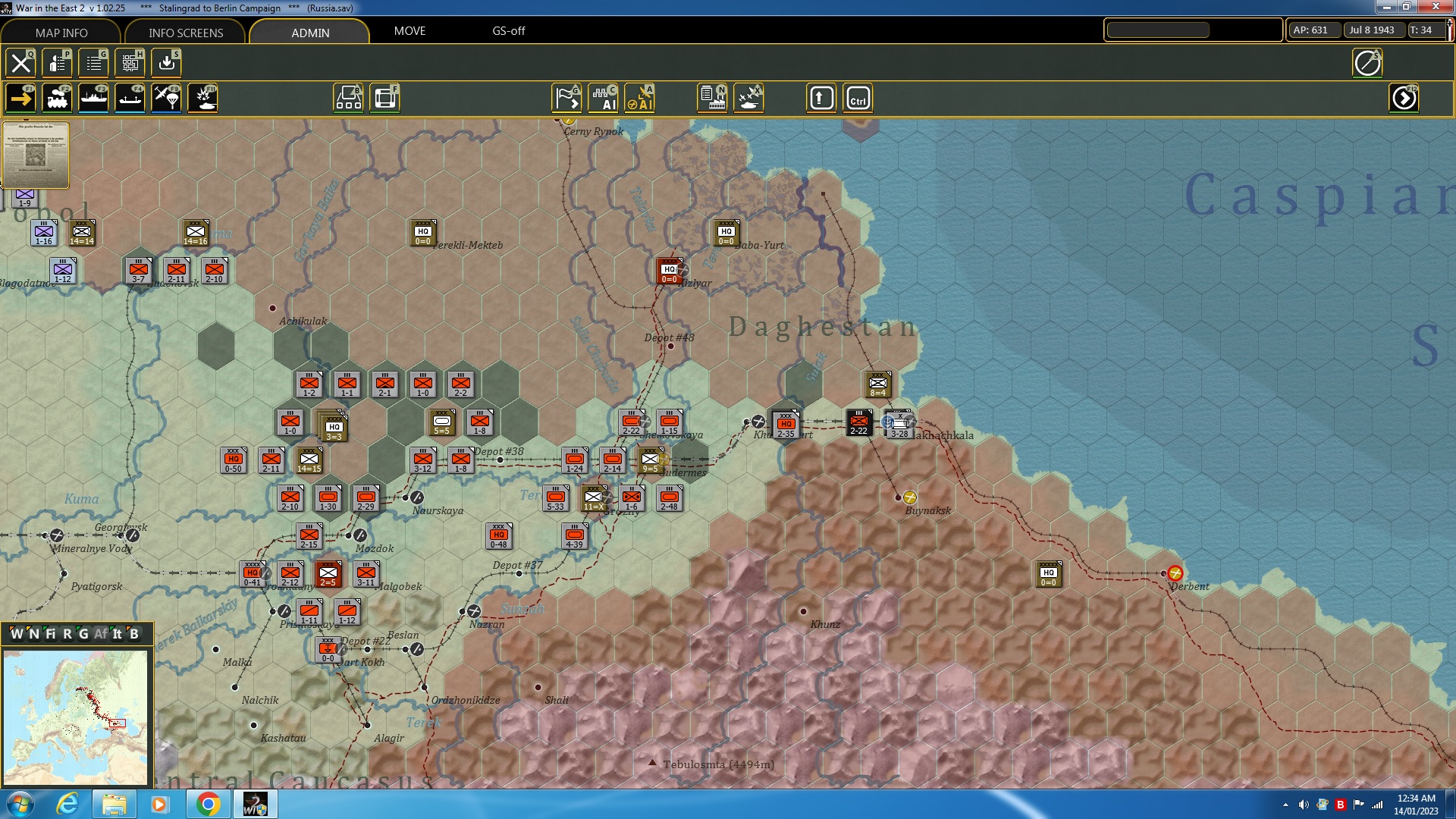
Task: Open the save game icon
Action: [x=166, y=63]
